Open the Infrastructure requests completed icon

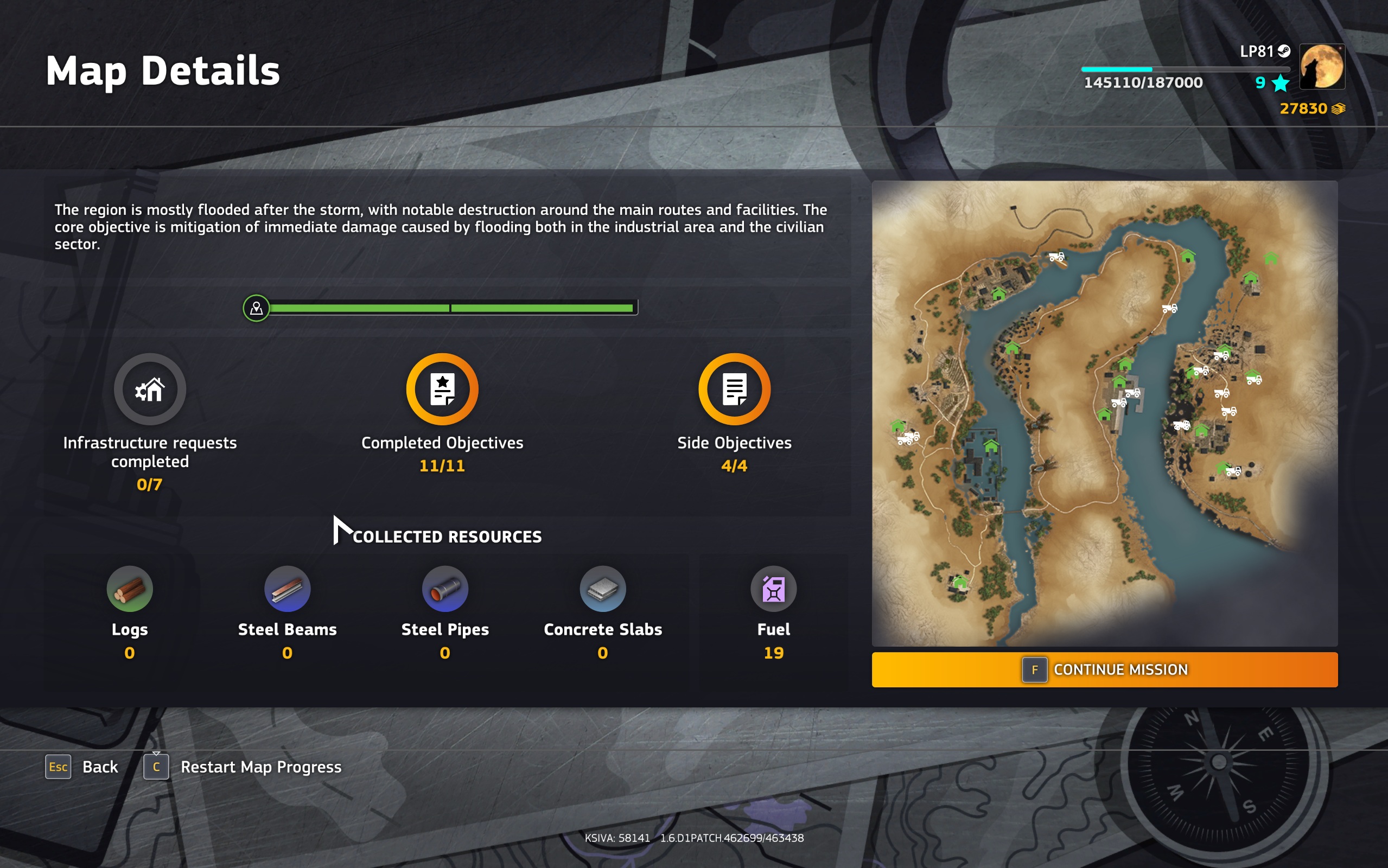pos(150,388)
